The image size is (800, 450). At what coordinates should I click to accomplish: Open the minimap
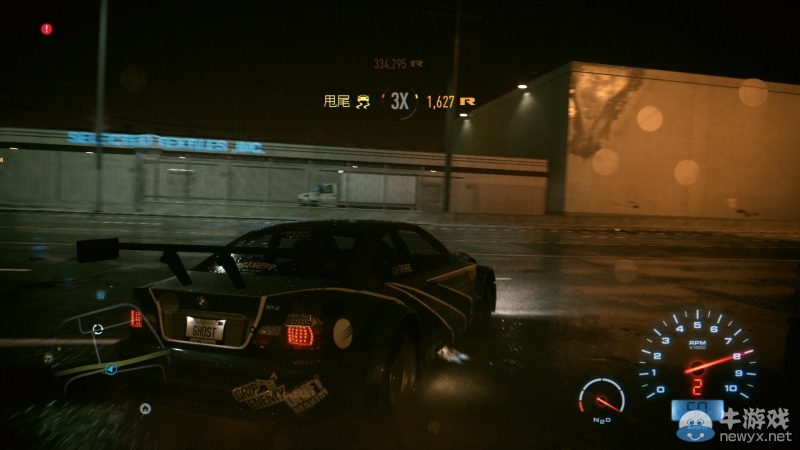coord(100,350)
